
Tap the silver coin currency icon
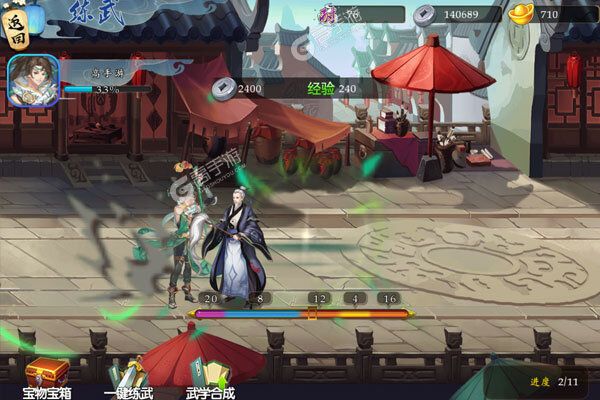pos(423,14)
